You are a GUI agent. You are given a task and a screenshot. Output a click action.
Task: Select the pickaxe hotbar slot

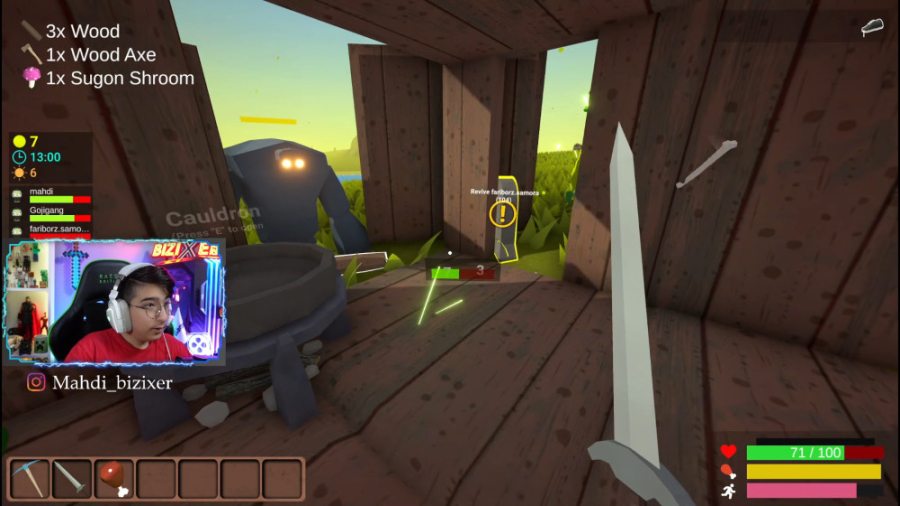coord(30,479)
